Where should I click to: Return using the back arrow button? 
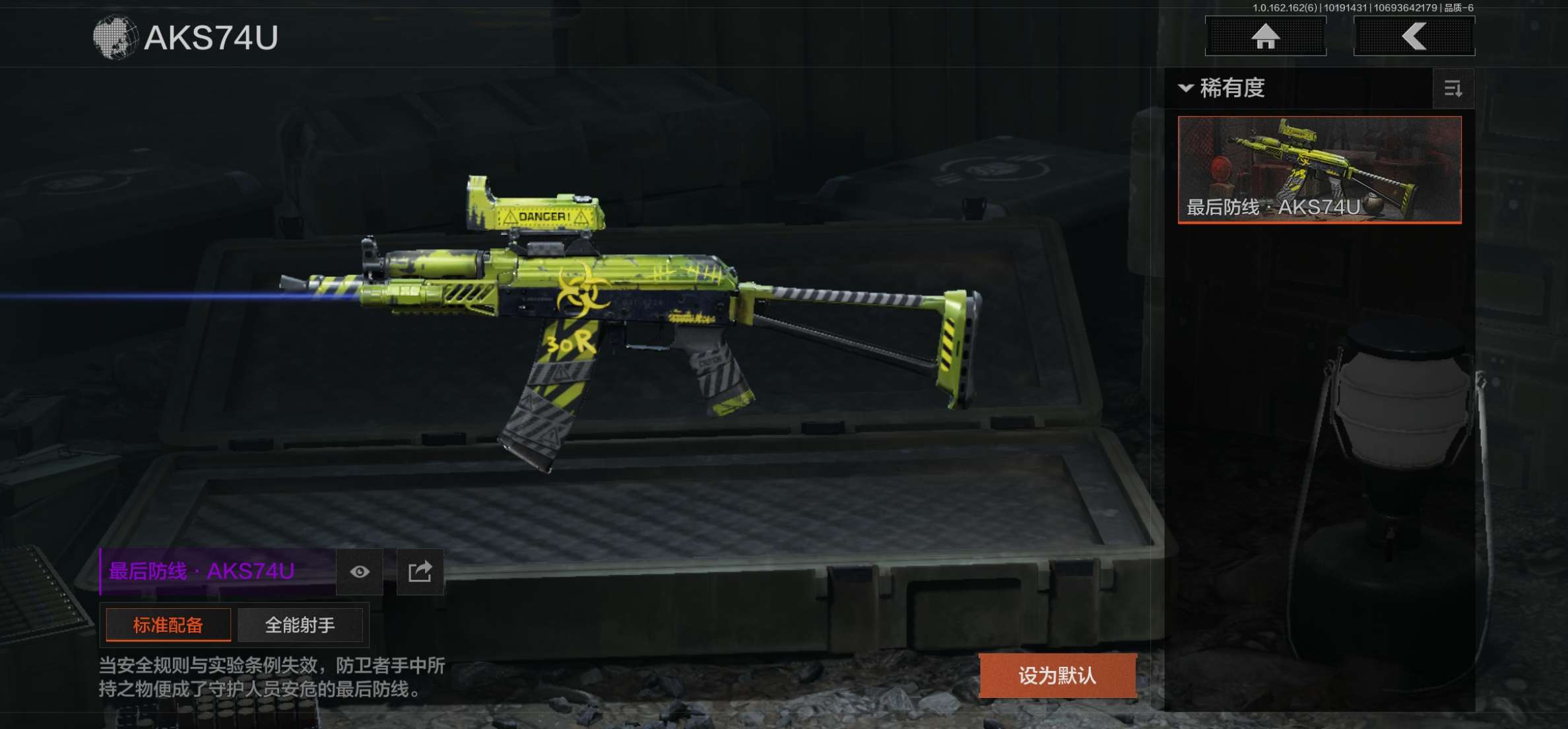click(x=1414, y=36)
